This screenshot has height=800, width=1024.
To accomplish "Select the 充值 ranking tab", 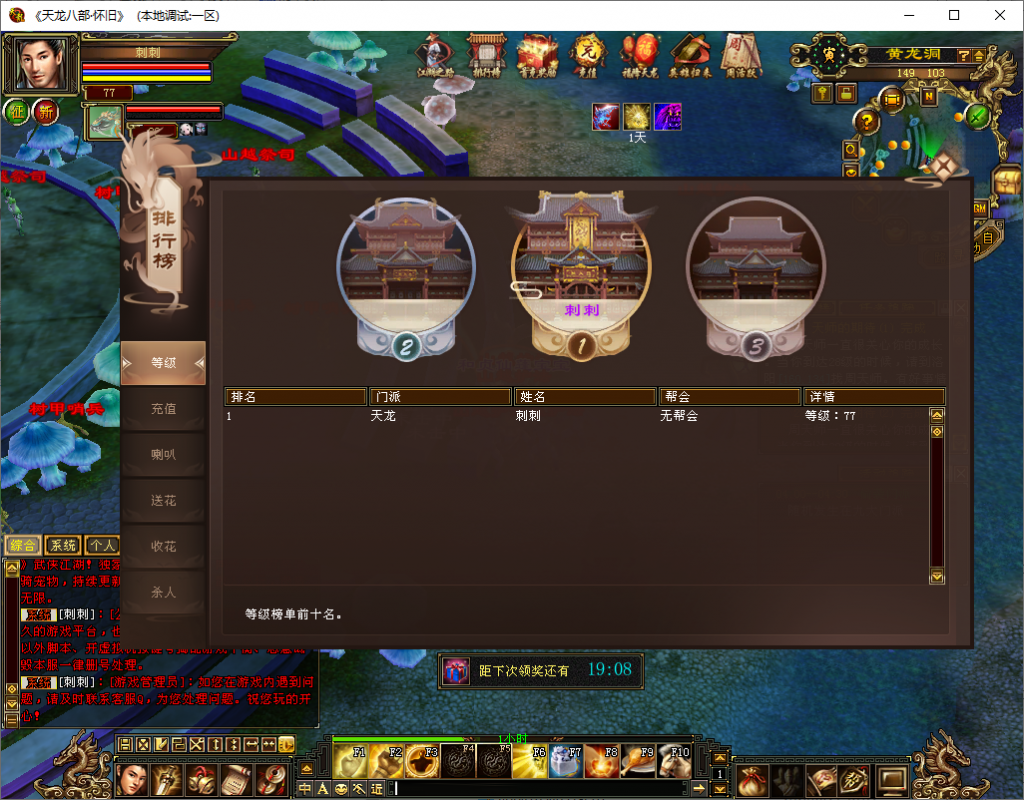I will 163,408.
